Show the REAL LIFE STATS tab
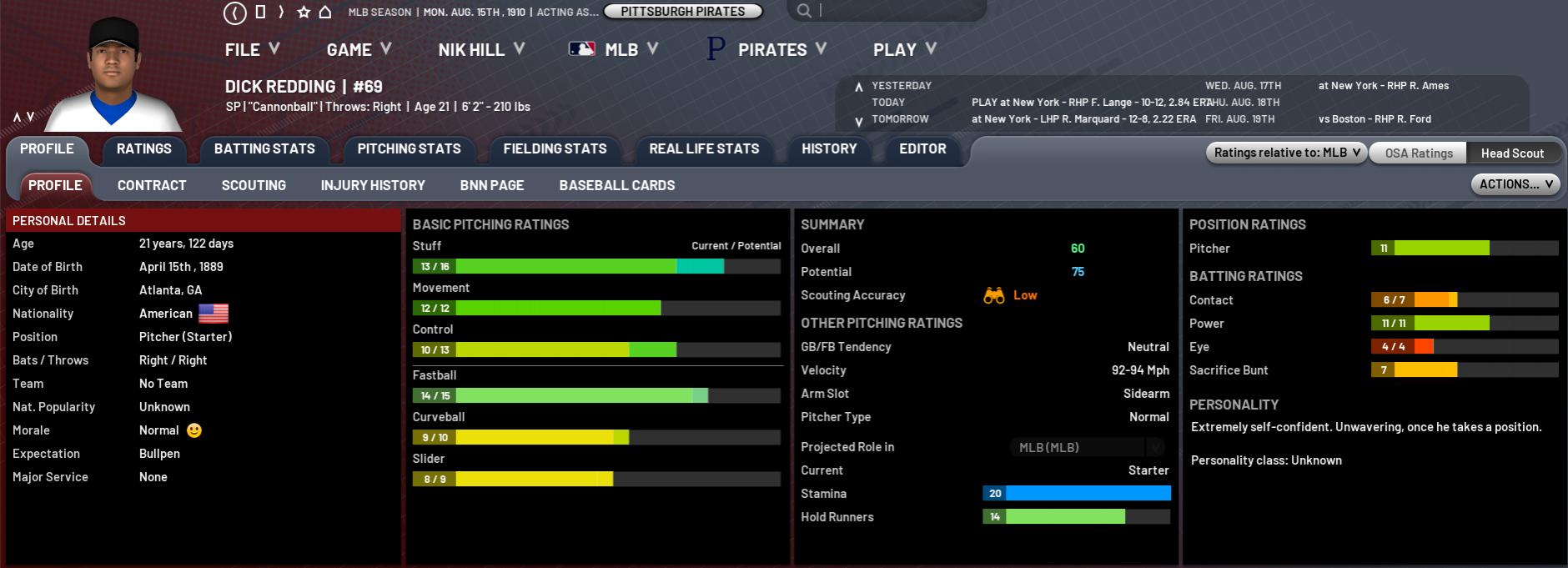 click(x=704, y=149)
